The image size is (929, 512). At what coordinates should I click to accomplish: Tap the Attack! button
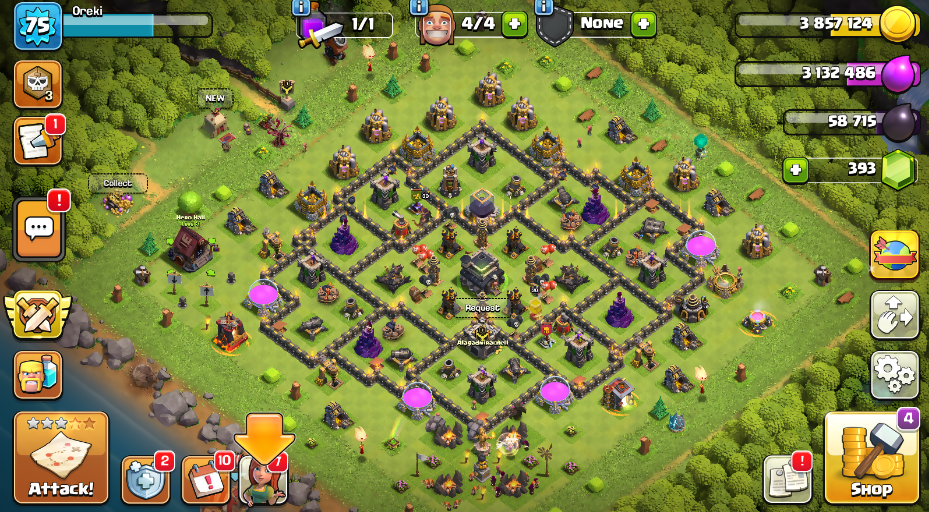(x=60, y=458)
